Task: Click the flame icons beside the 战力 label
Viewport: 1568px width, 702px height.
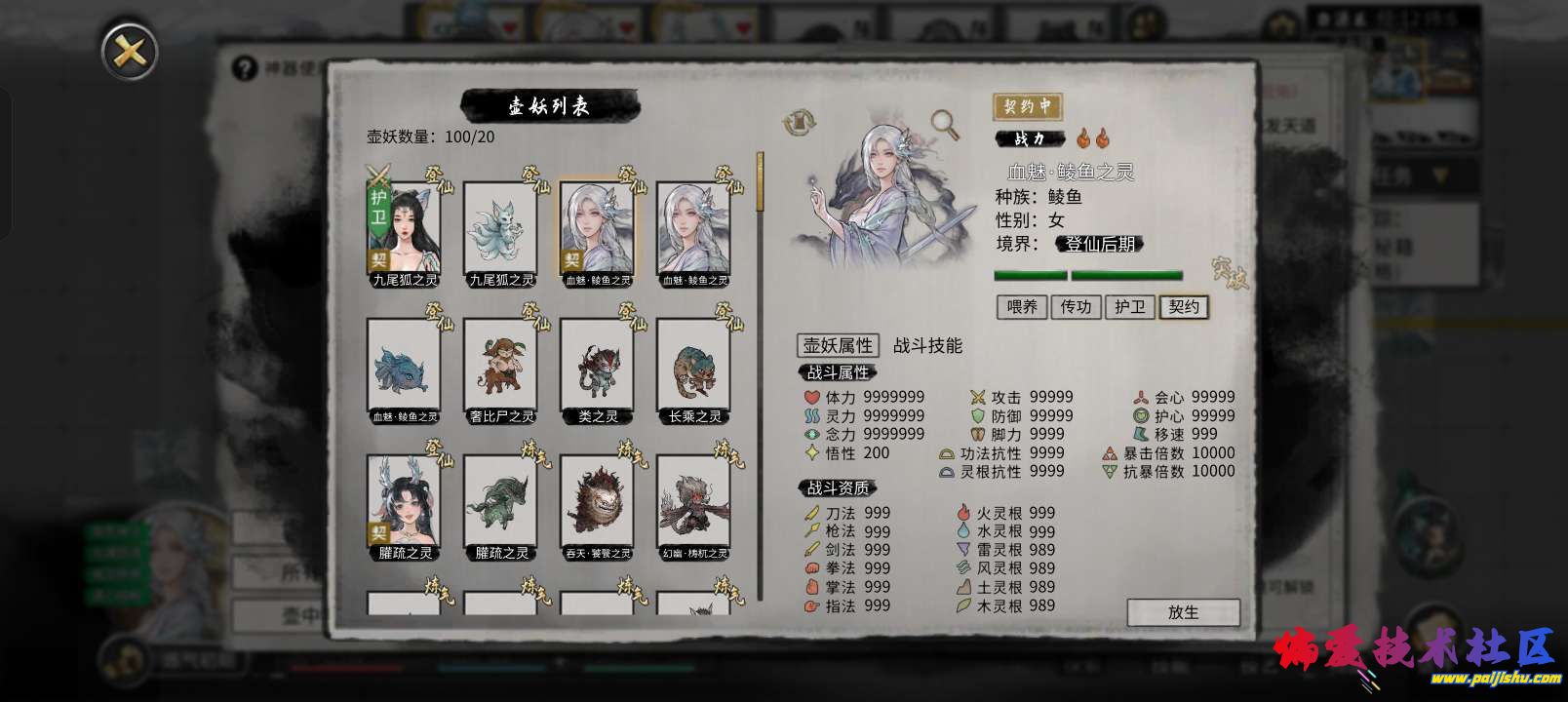Action: [1094, 138]
